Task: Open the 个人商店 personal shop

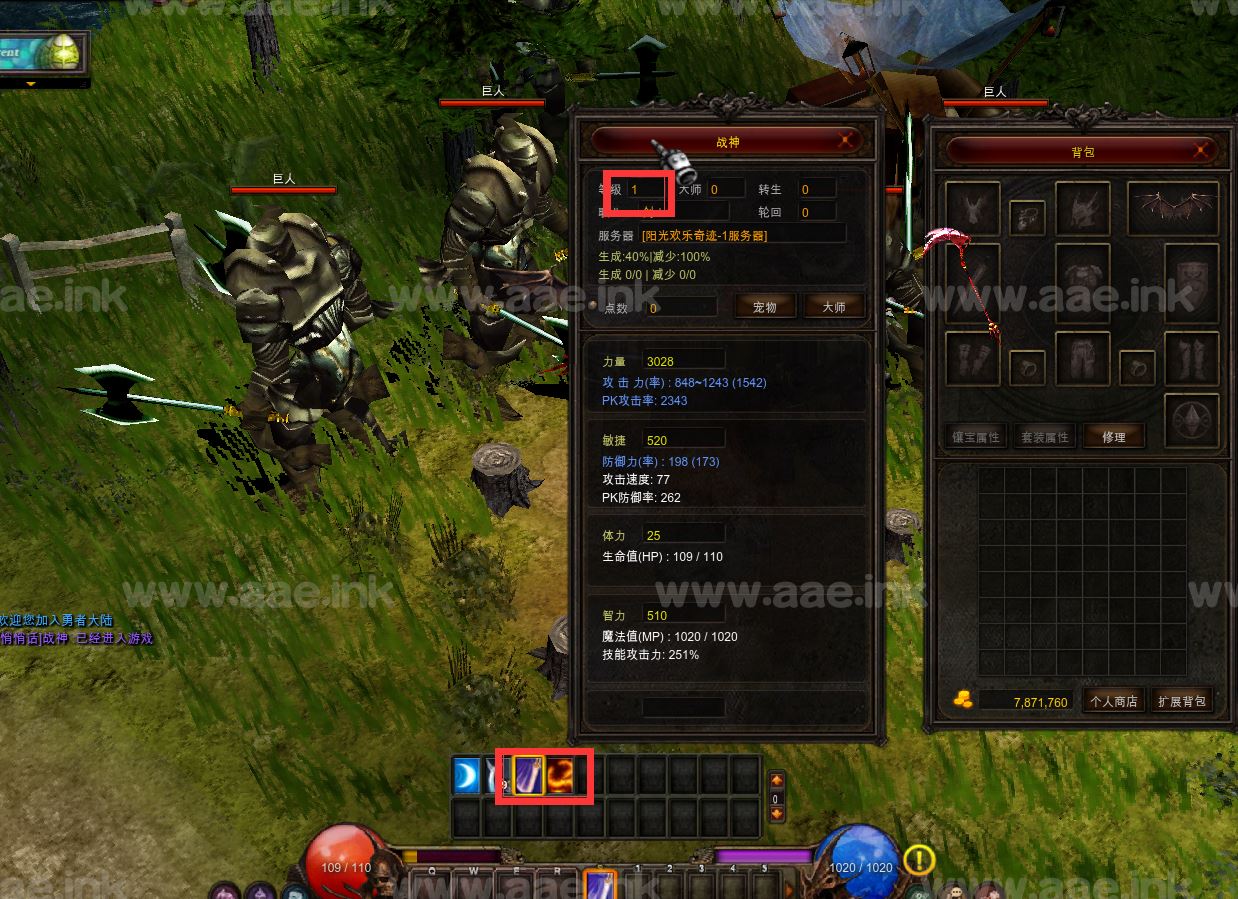Action: [1113, 701]
